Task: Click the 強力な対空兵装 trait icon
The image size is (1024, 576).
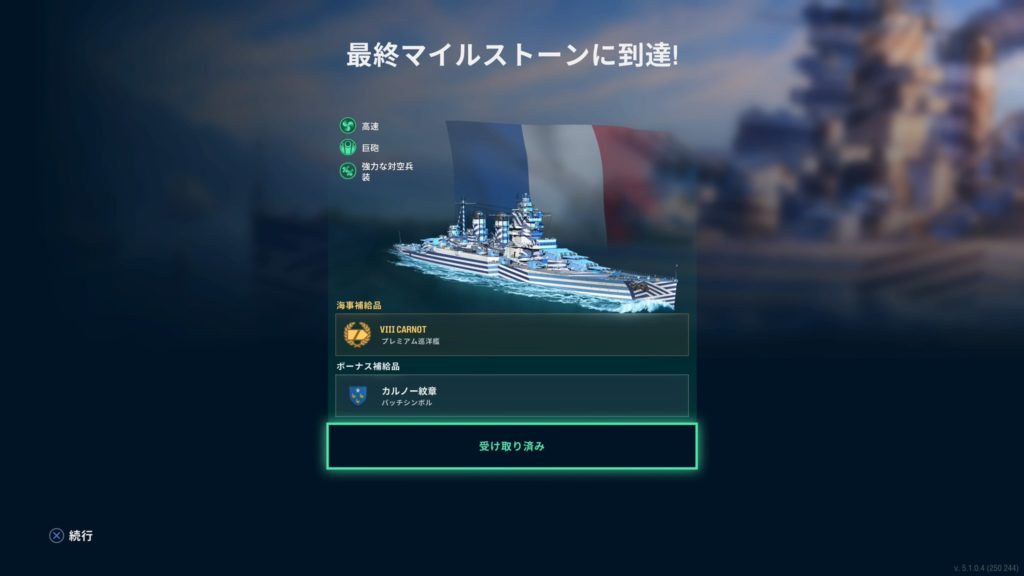Action: tap(348, 170)
